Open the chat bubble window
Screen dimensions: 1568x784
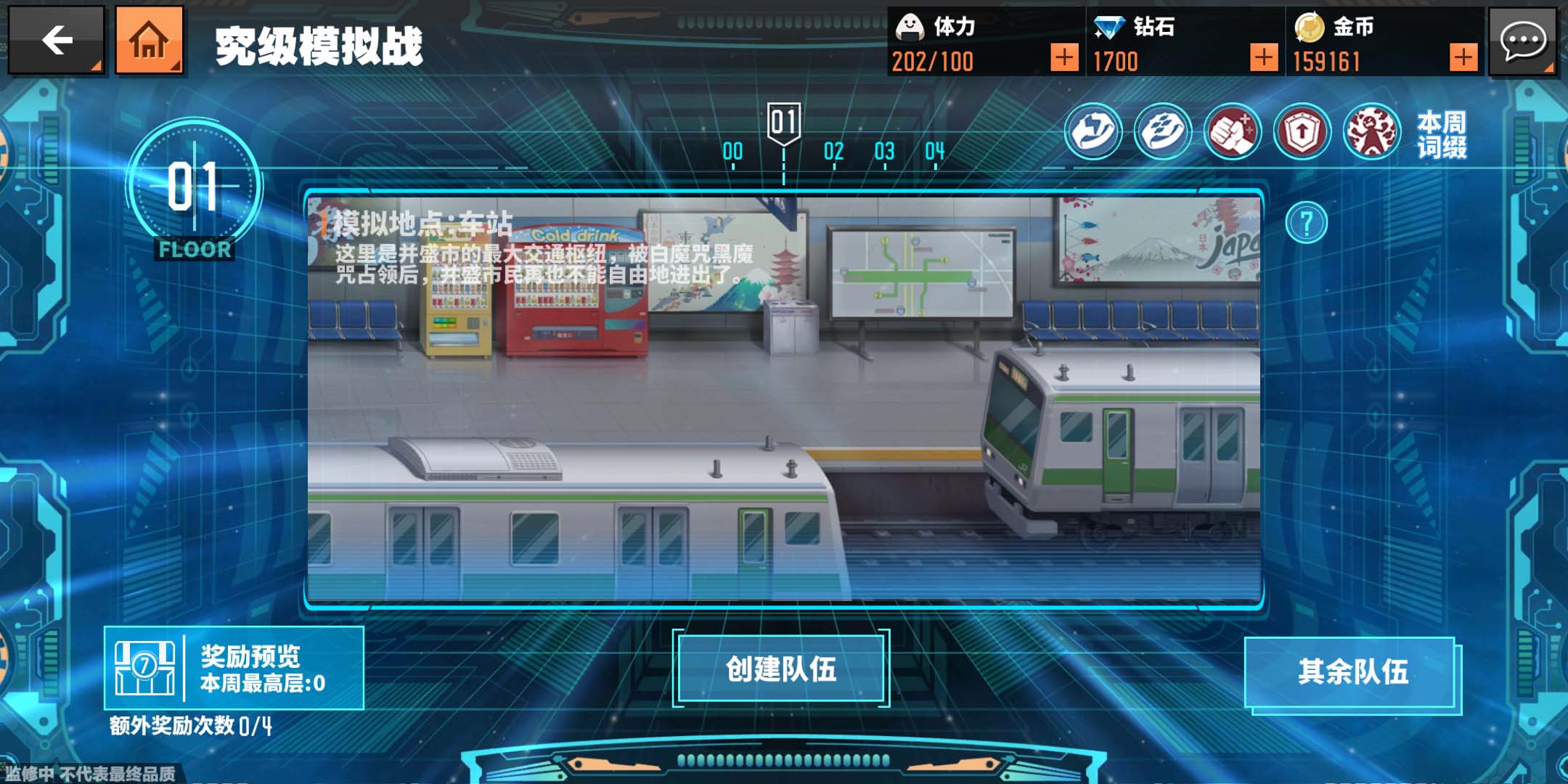(x=1522, y=41)
